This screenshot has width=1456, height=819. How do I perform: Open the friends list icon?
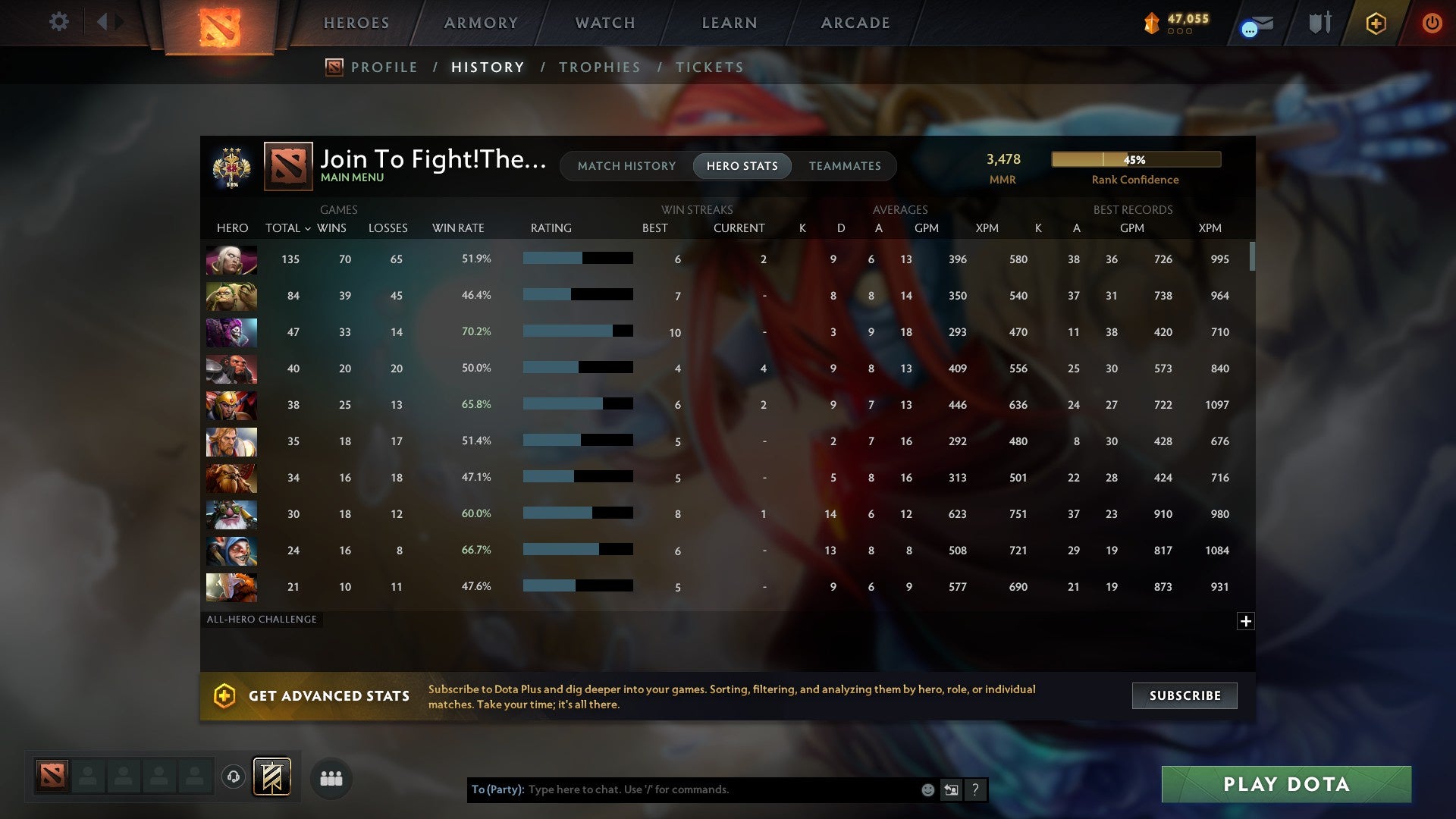click(331, 777)
